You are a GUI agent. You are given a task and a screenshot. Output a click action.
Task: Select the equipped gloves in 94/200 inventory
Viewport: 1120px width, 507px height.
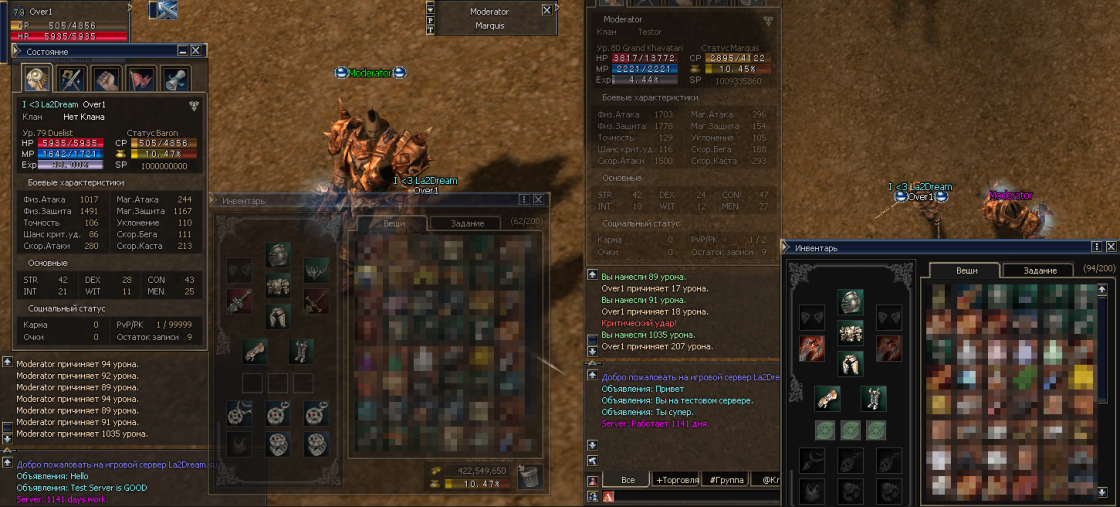(x=828, y=397)
